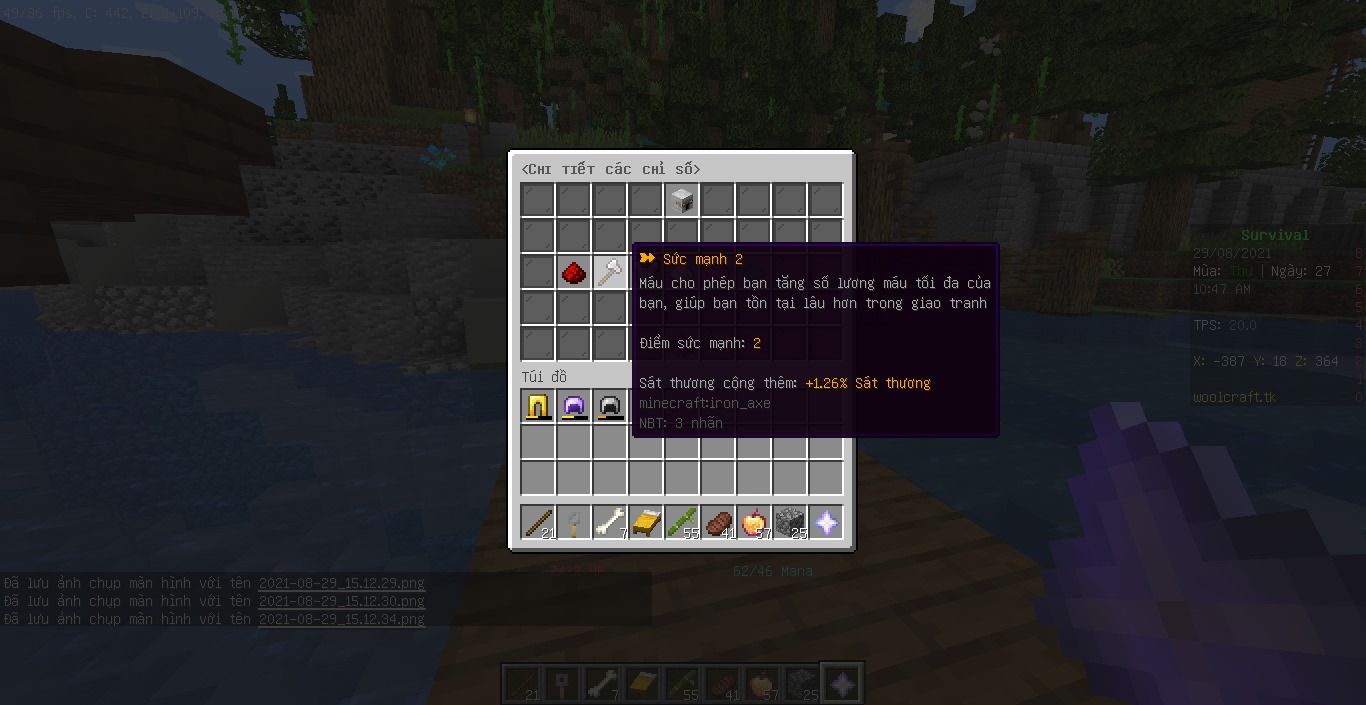Choose the yellow bed slot
The height and width of the screenshot is (705, 1366).
(646, 522)
